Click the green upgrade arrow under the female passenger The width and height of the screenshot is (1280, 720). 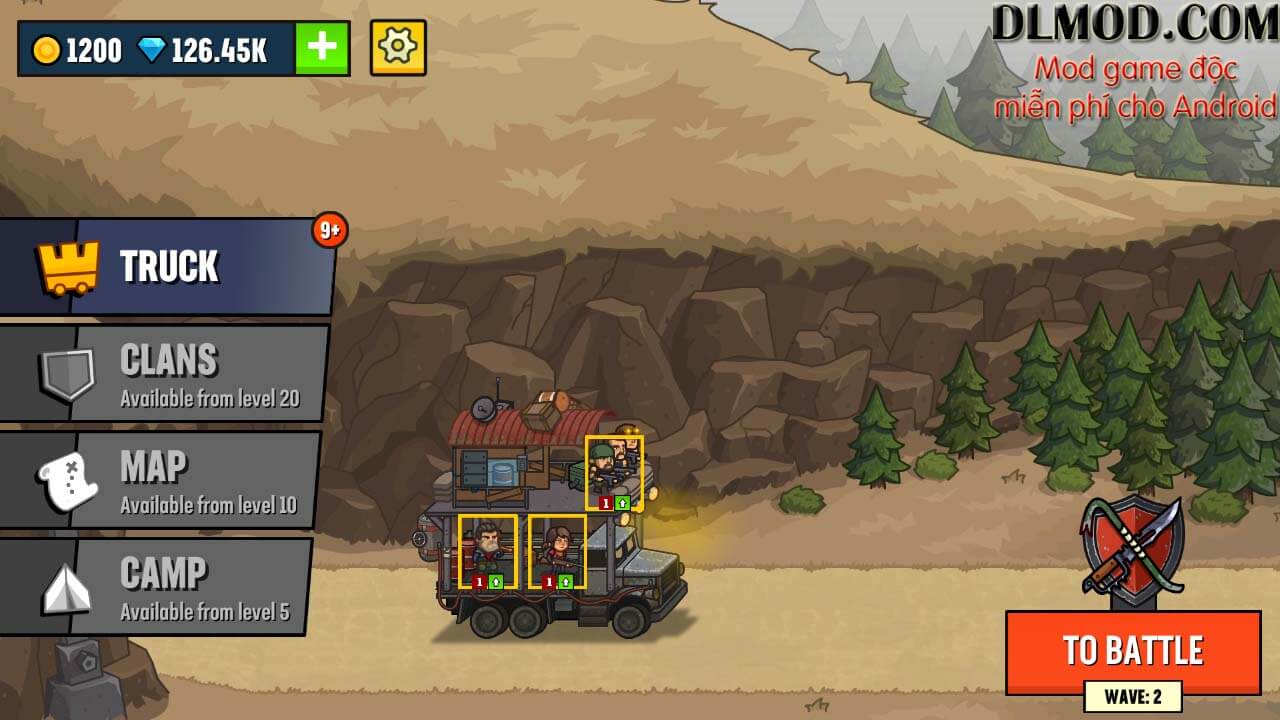click(x=564, y=582)
